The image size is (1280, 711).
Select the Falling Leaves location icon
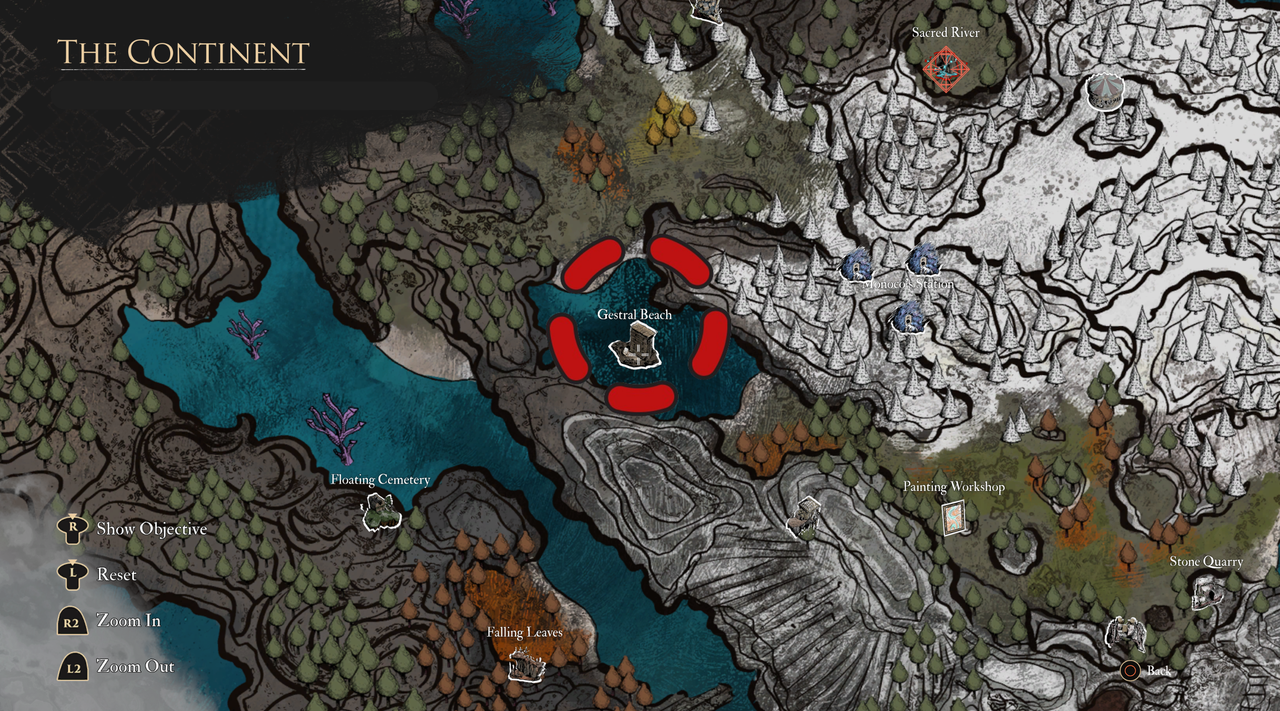[x=524, y=663]
